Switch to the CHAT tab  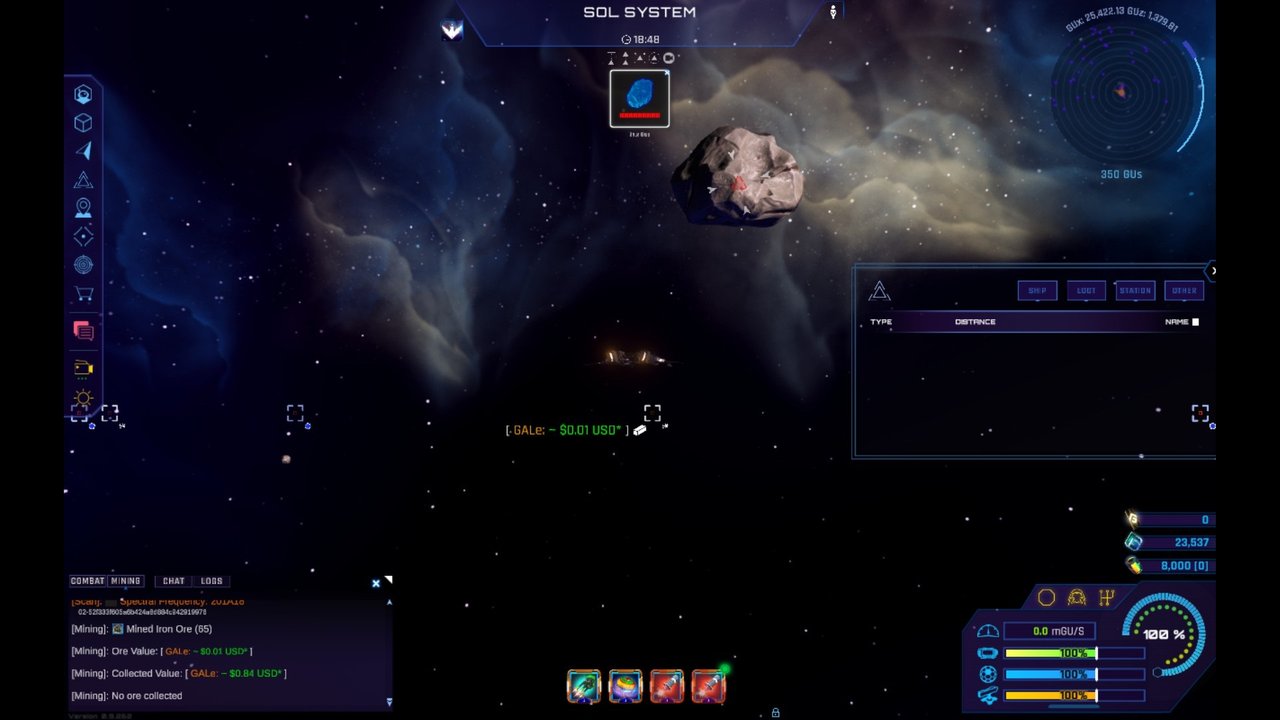click(x=172, y=580)
